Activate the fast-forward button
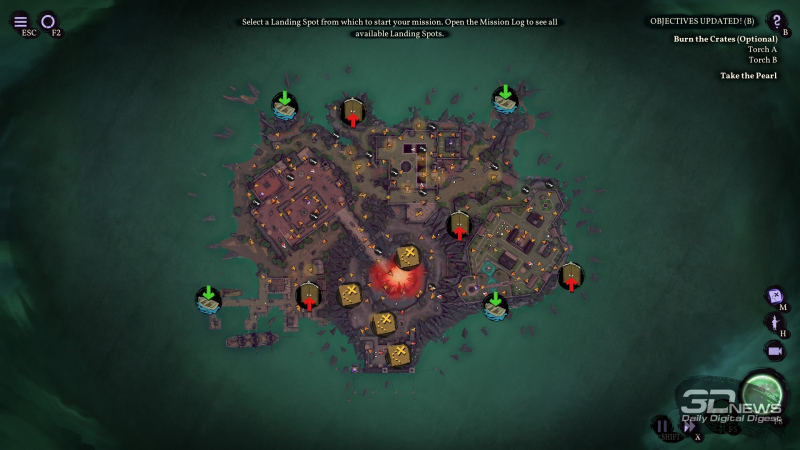800x450 pixels. tap(689, 426)
